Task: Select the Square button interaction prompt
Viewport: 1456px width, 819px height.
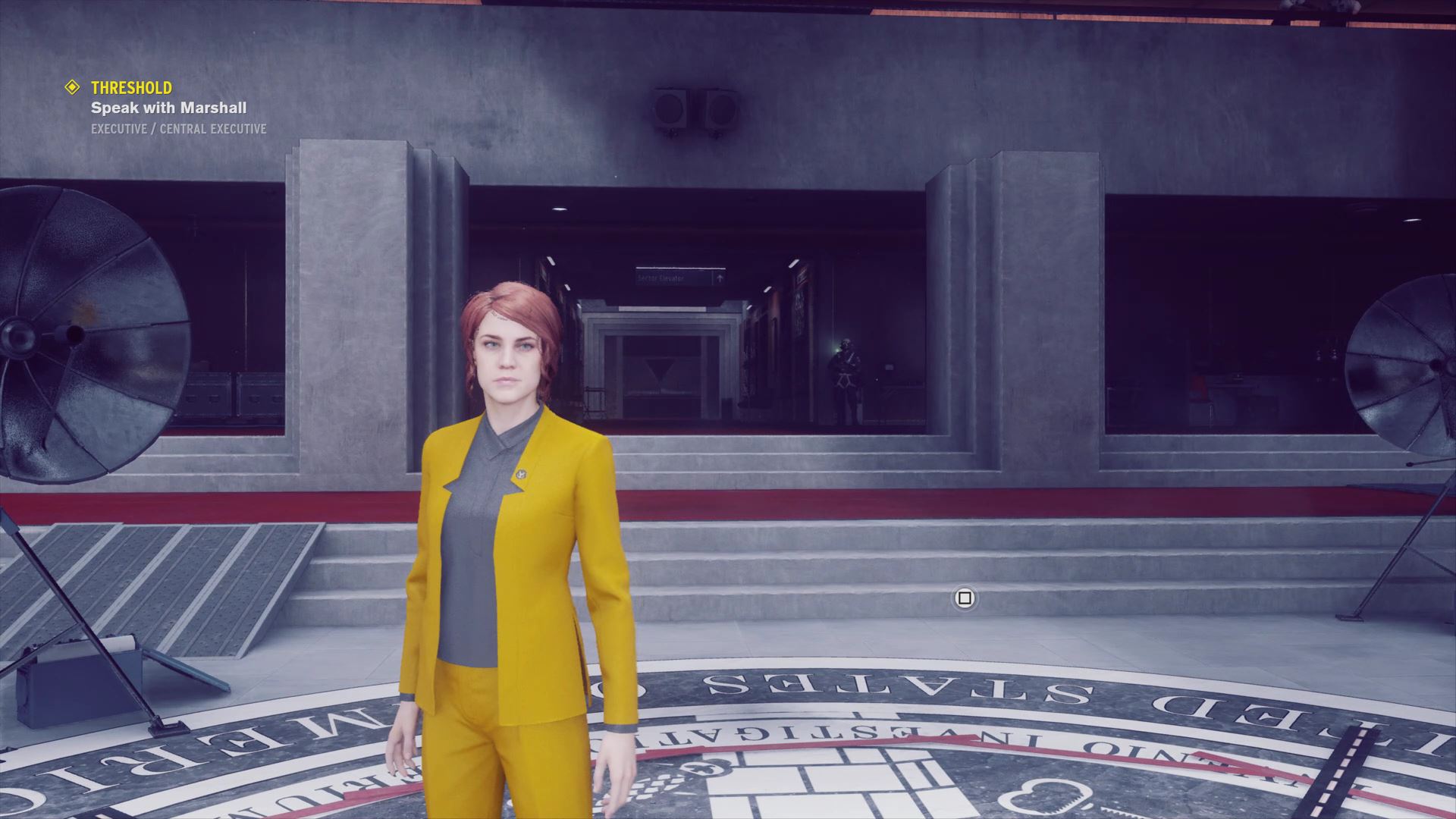Action: (964, 599)
